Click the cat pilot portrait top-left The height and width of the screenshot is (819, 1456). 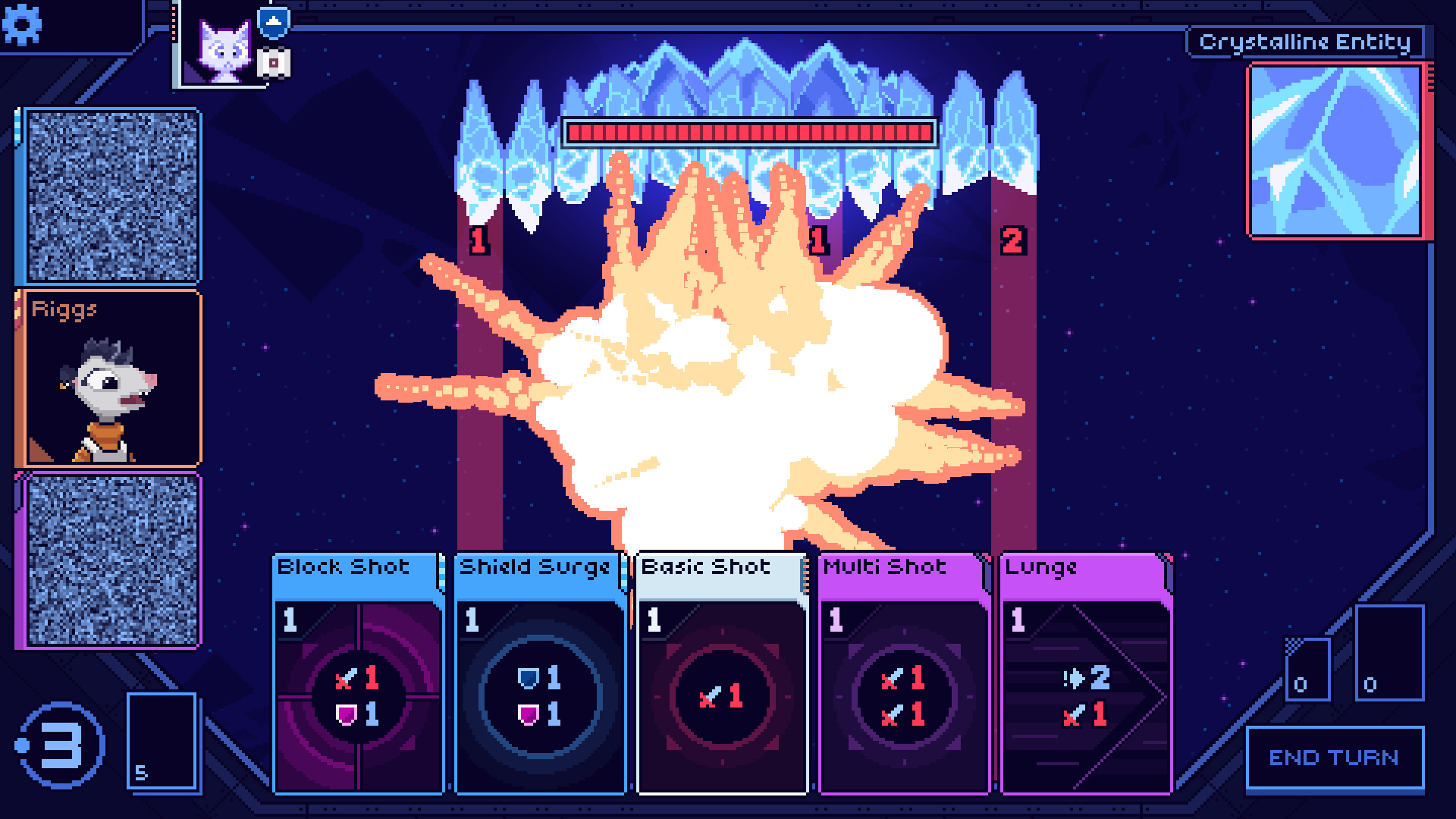point(224,49)
